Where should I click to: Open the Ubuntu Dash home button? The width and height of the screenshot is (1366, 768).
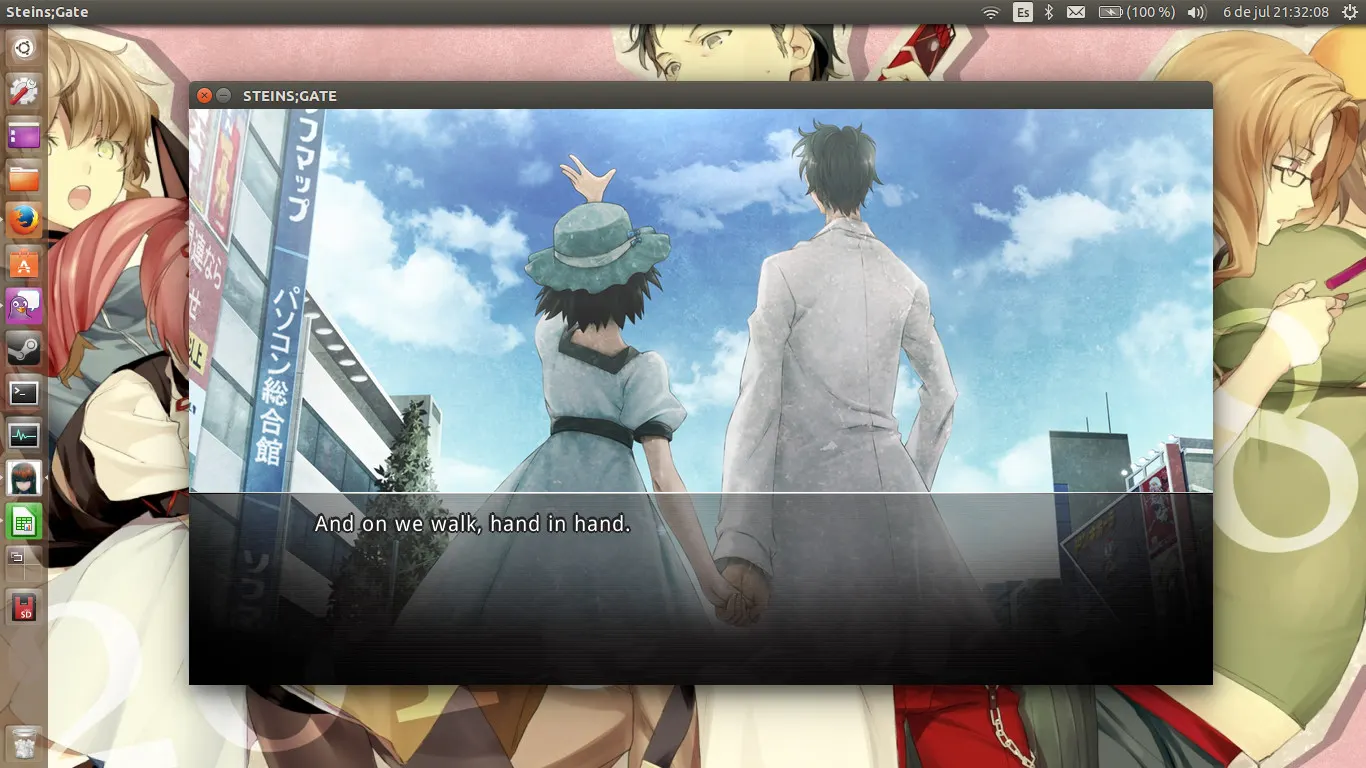pyautogui.click(x=23, y=47)
